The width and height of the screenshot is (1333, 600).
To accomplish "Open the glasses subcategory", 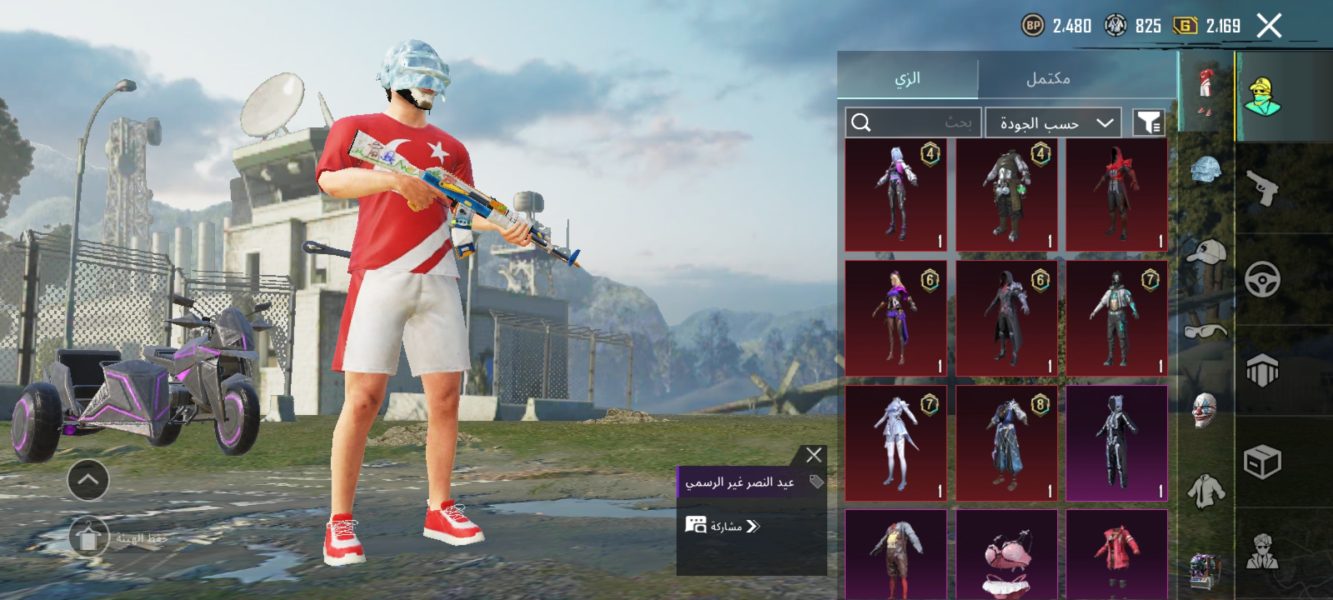I will [1206, 330].
